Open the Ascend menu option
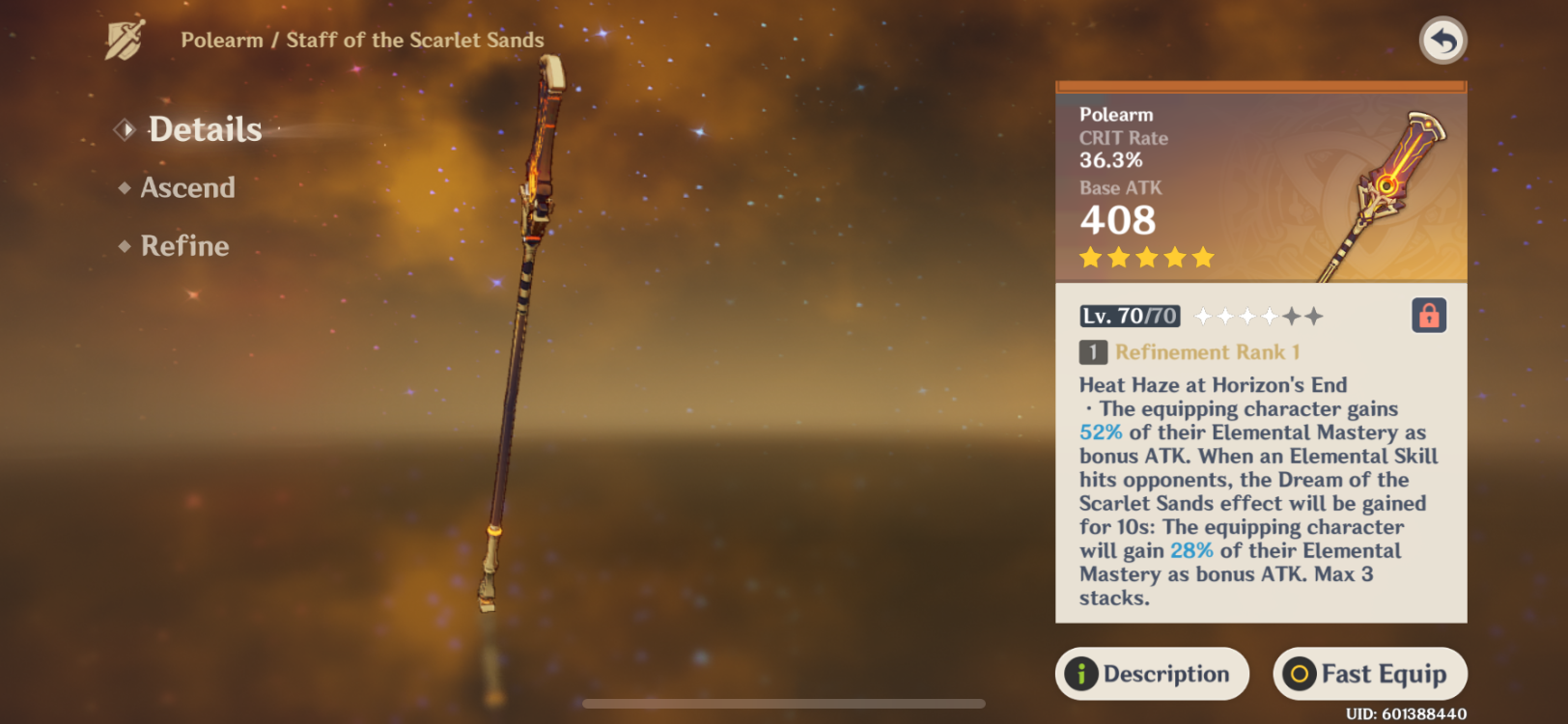Image resolution: width=1568 pixels, height=724 pixels. point(187,187)
